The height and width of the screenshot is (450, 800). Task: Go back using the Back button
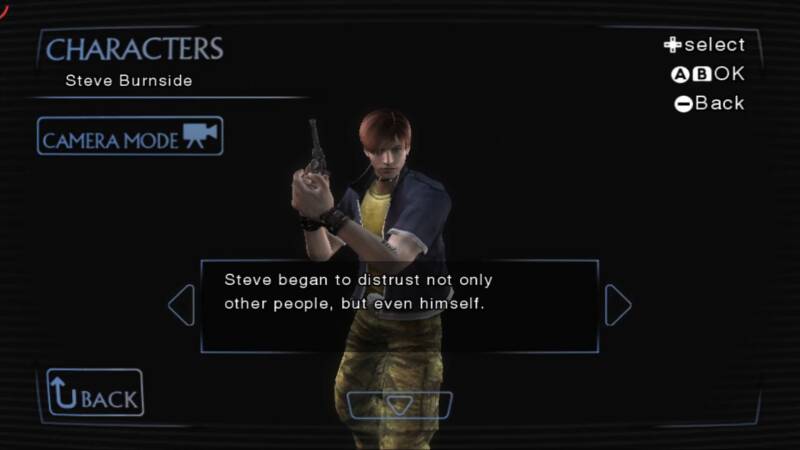click(x=95, y=394)
